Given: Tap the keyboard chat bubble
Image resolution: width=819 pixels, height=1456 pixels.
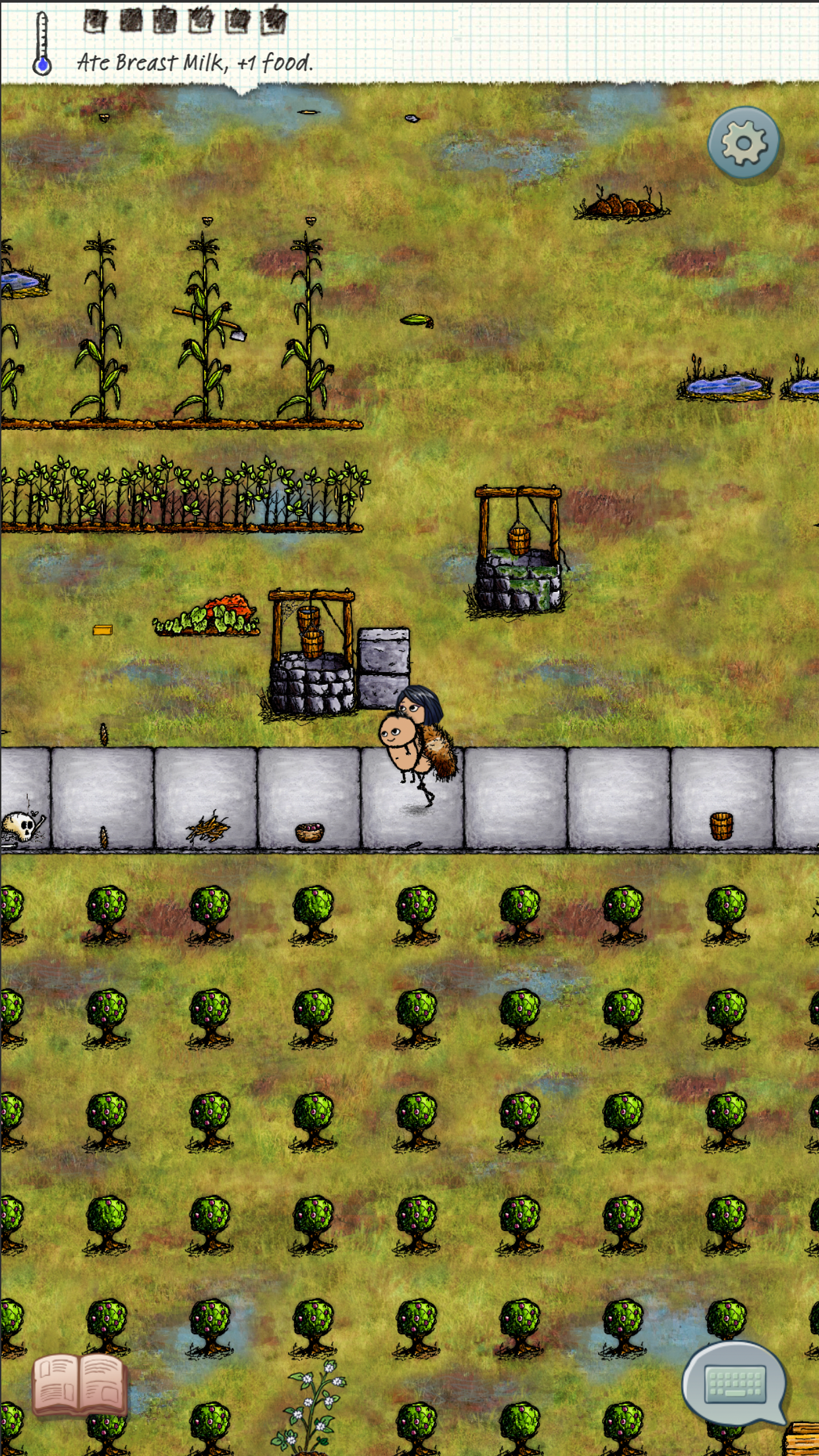Looking at the screenshot, I should pos(735,1382).
